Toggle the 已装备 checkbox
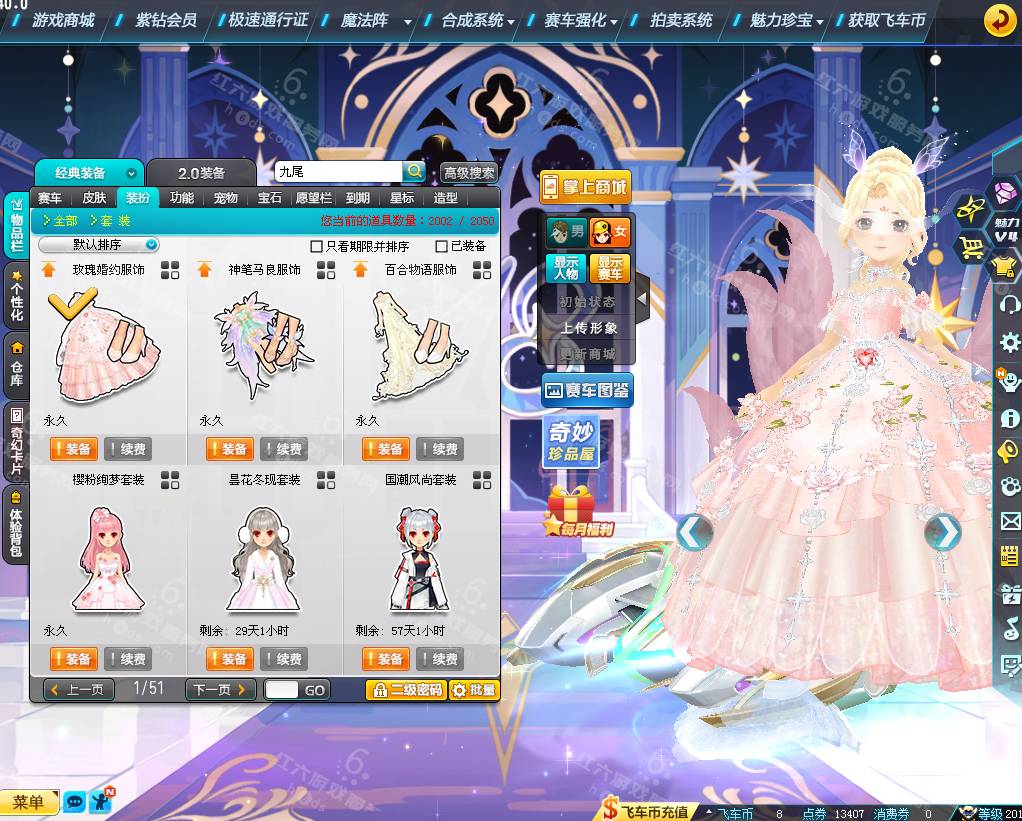Viewport: 1022px width, 821px height. click(442, 246)
